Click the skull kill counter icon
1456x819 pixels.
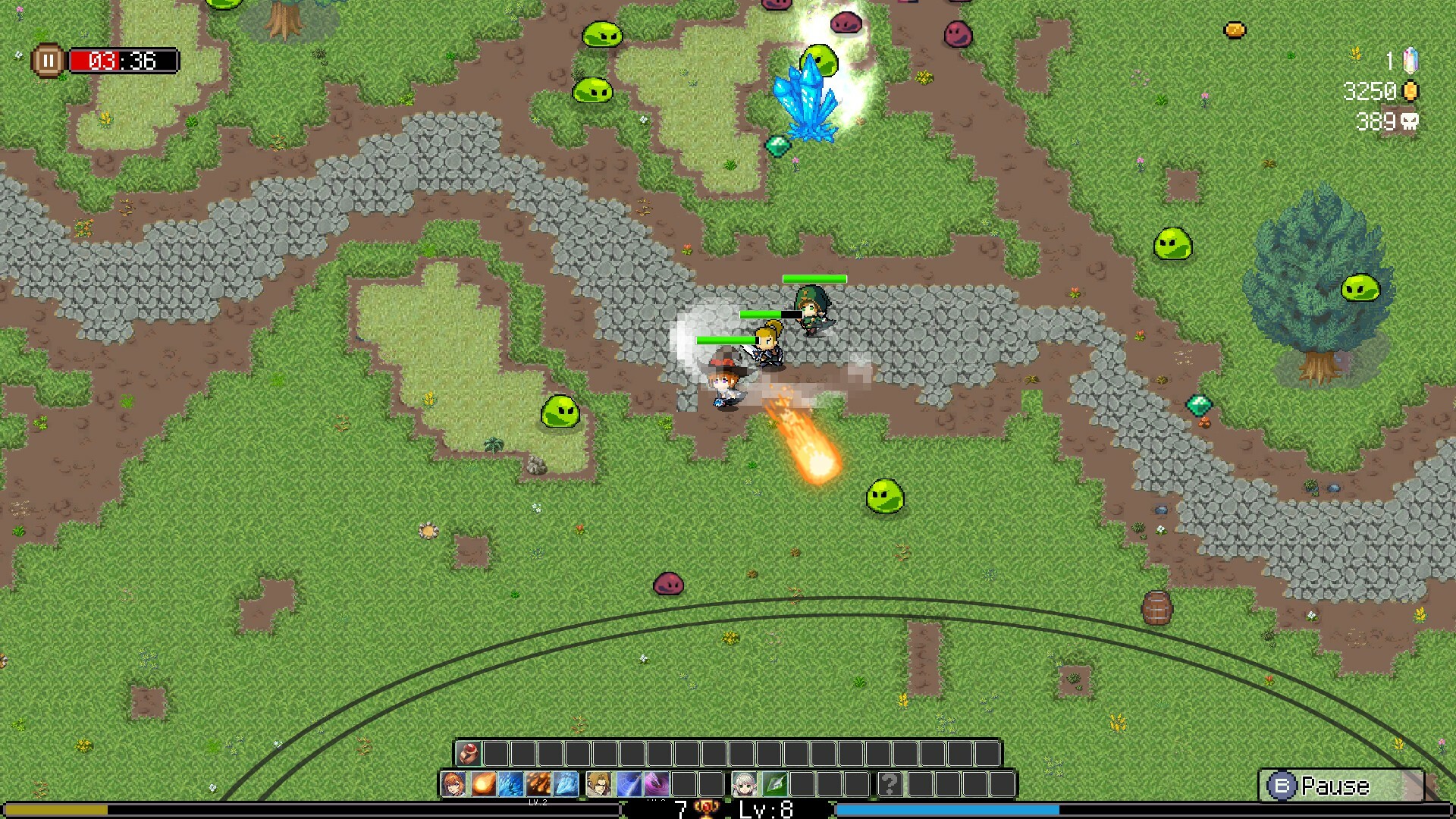(x=1411, y=123)
